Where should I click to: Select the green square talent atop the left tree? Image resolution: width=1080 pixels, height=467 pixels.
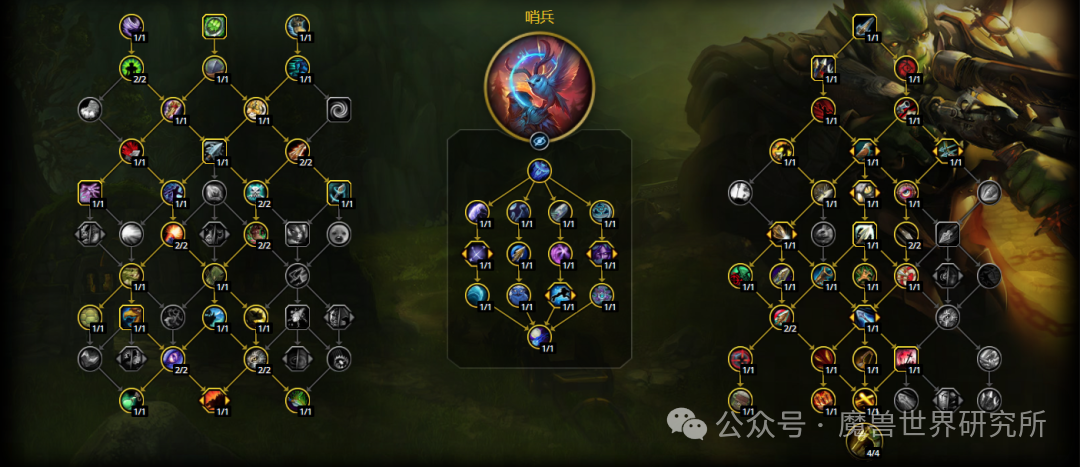pyautogui.click(x=214, y=26)
